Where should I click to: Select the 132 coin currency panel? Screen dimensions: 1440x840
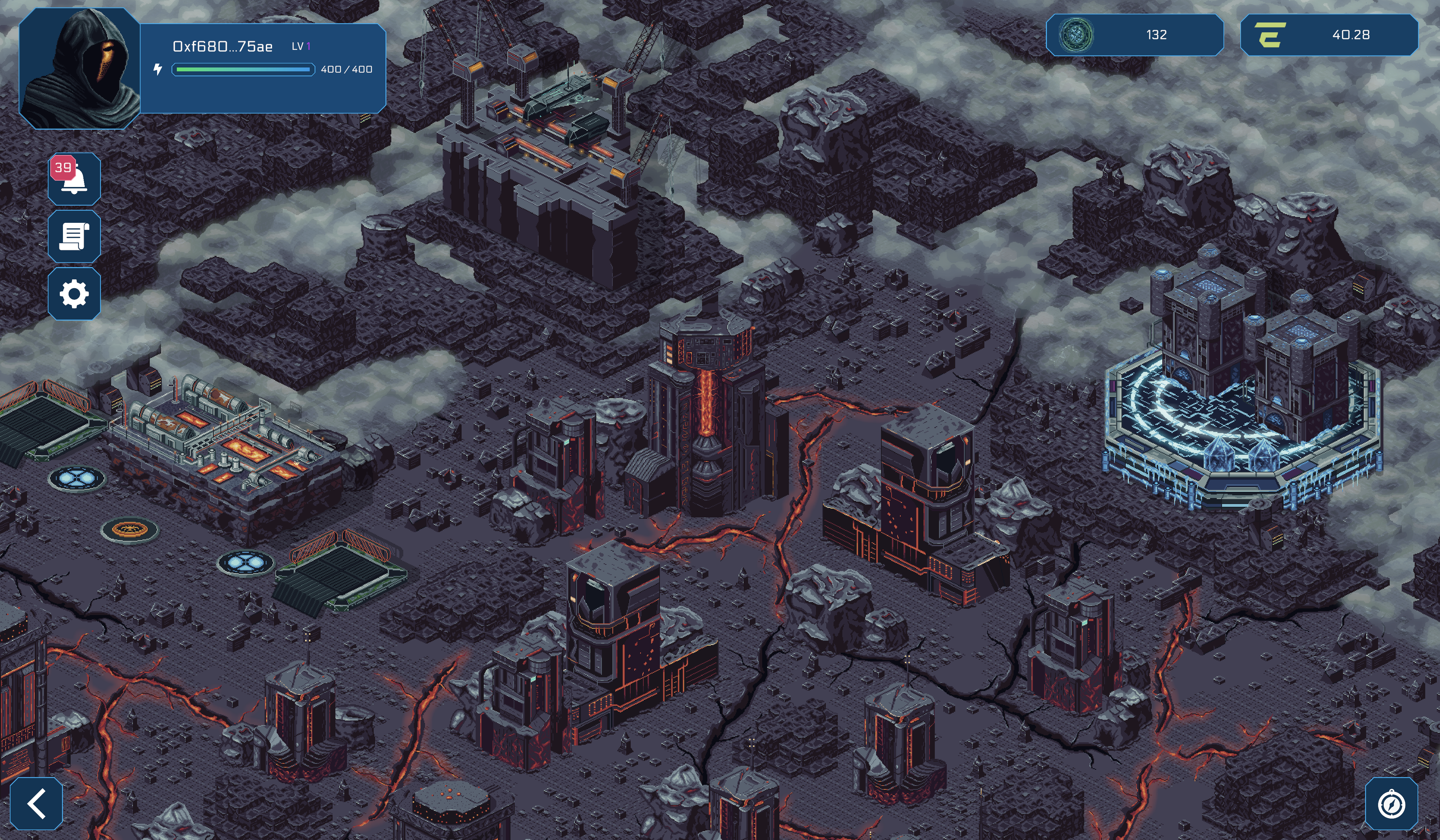(x=1134, y=35)
